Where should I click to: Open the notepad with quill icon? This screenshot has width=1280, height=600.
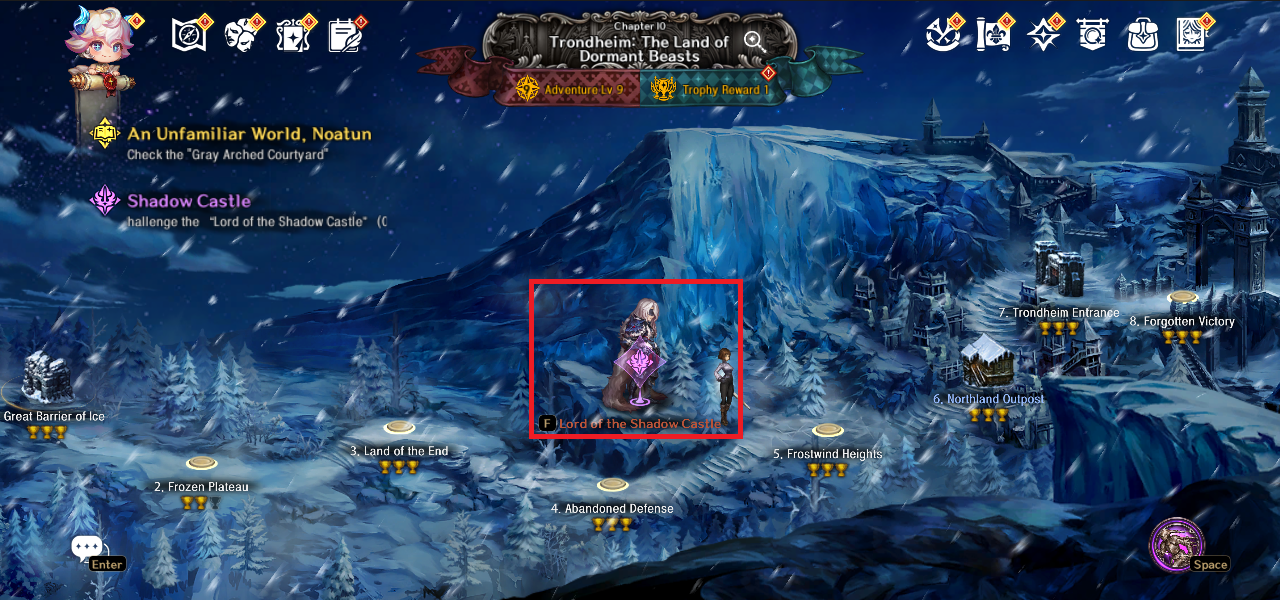345,35
